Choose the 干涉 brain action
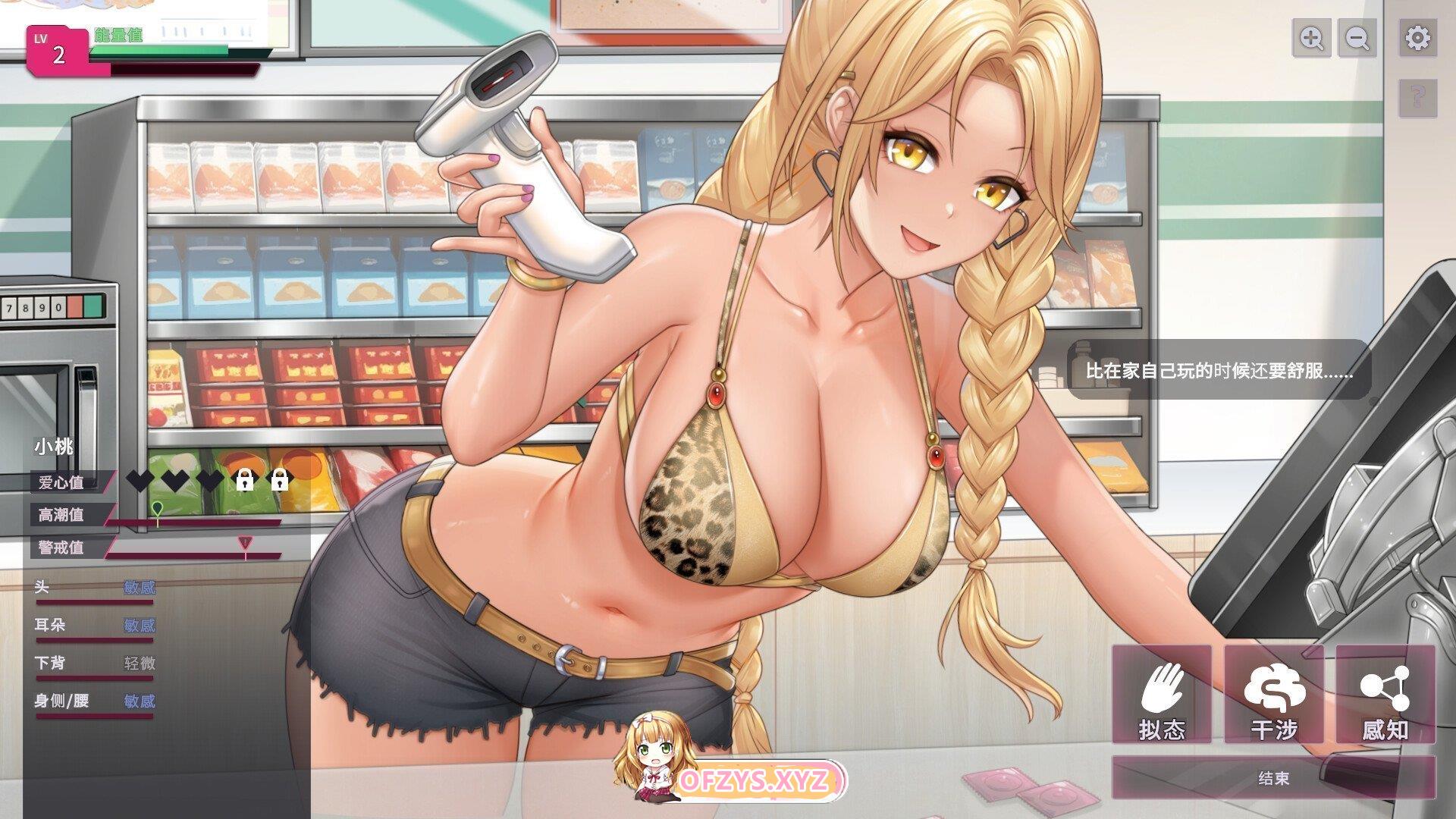Screen dimensions: 1456x819 [1274, 695]
